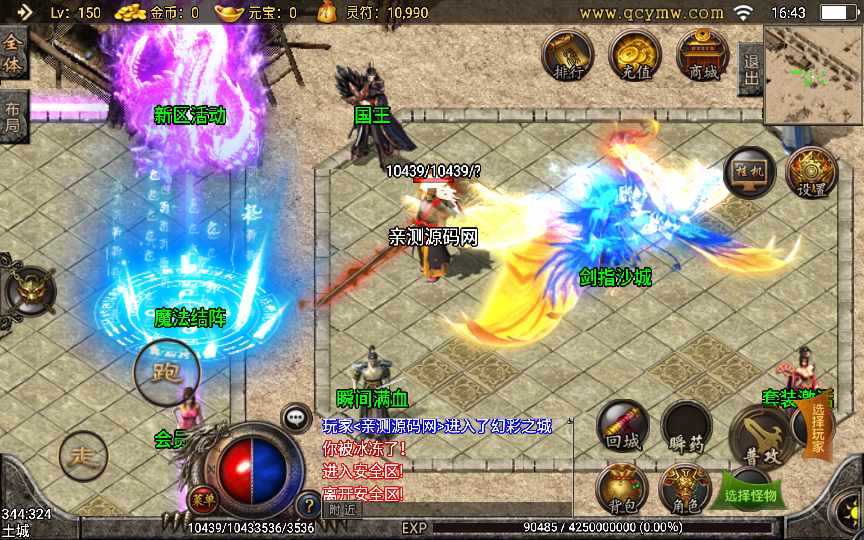The height and width of the screenshot is (540, 864).
Task: Open the 设置 settings gear icon
Action: click(811, 172)
